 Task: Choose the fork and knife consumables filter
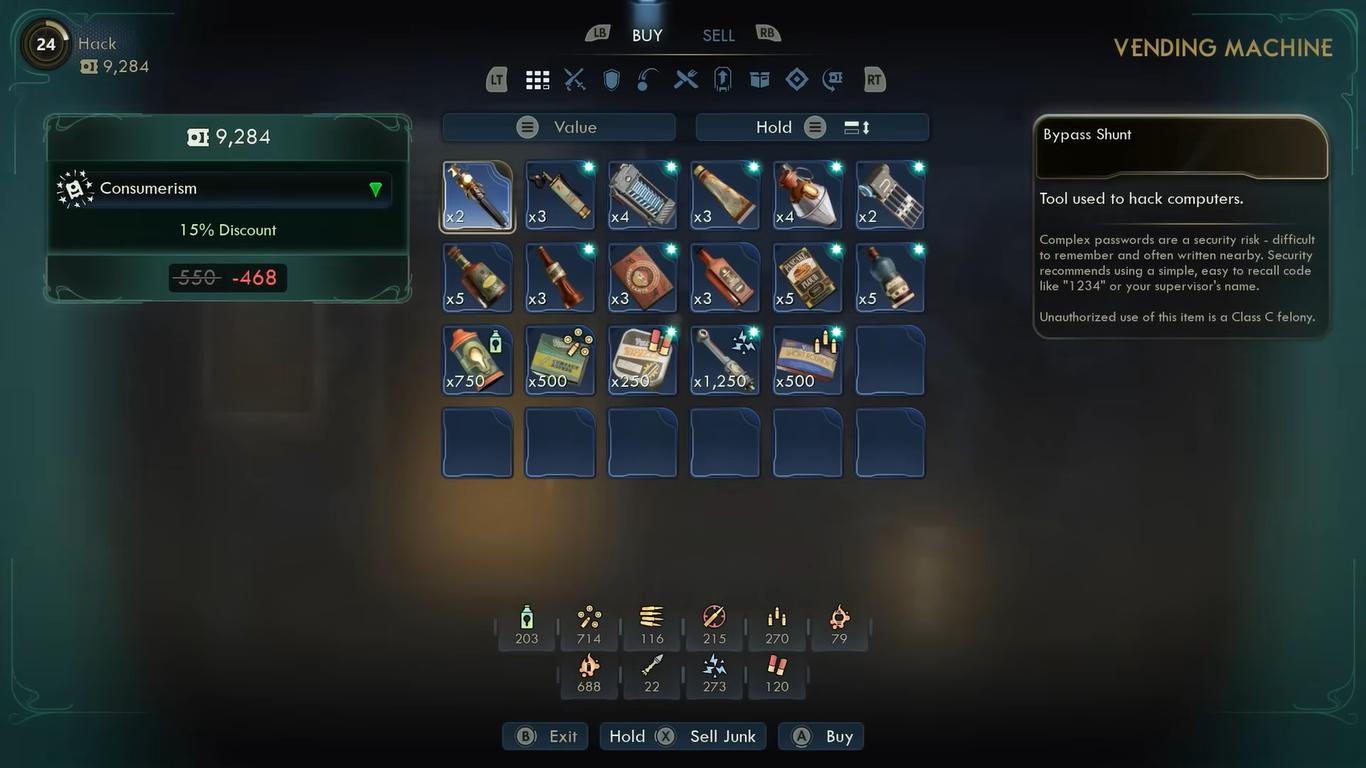[x=686, y=80]
